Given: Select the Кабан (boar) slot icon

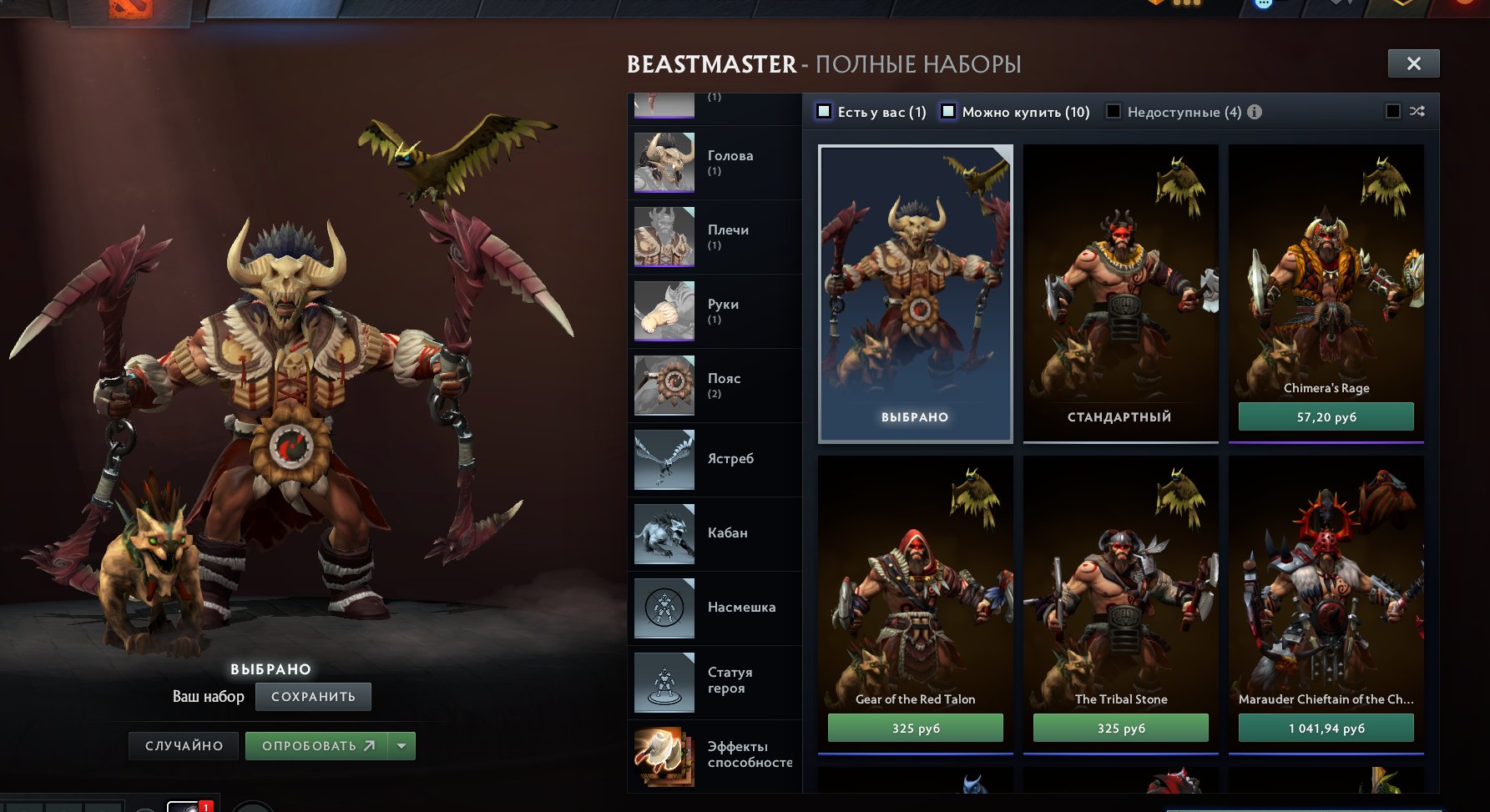Looking at the screenshot, I should coord(664,534).
